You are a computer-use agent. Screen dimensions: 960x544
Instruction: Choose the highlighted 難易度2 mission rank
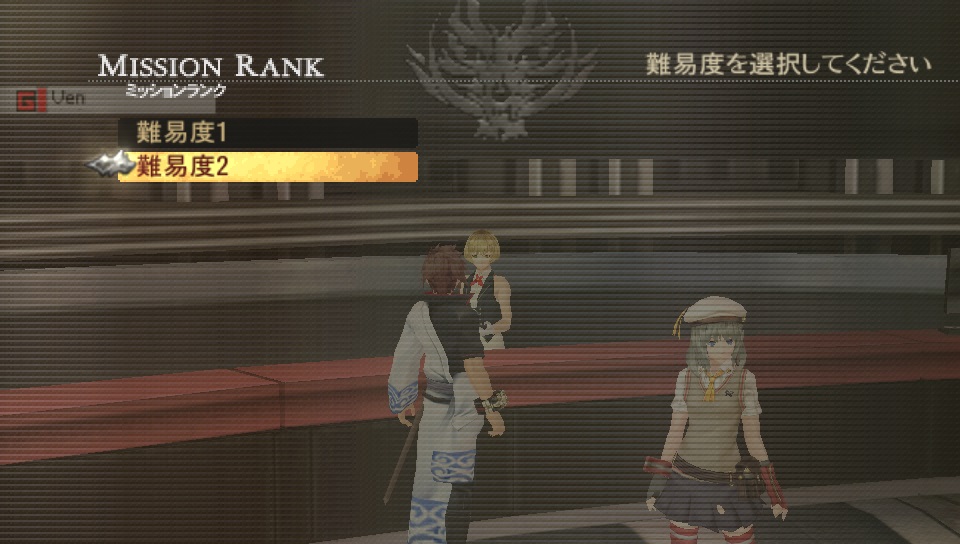coord(267,167)
